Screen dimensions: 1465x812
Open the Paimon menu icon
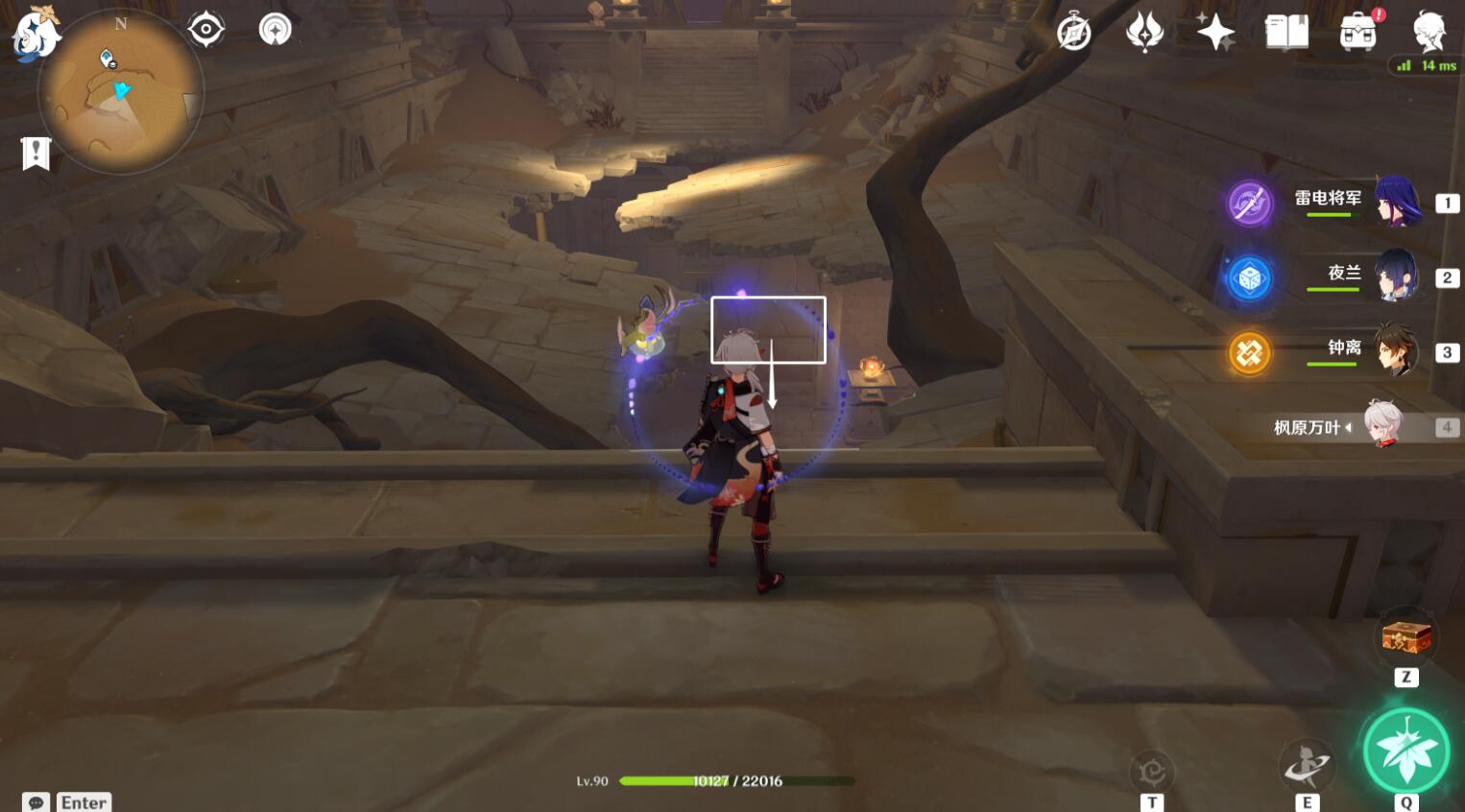pyautogui.click(x=36, y=34)
